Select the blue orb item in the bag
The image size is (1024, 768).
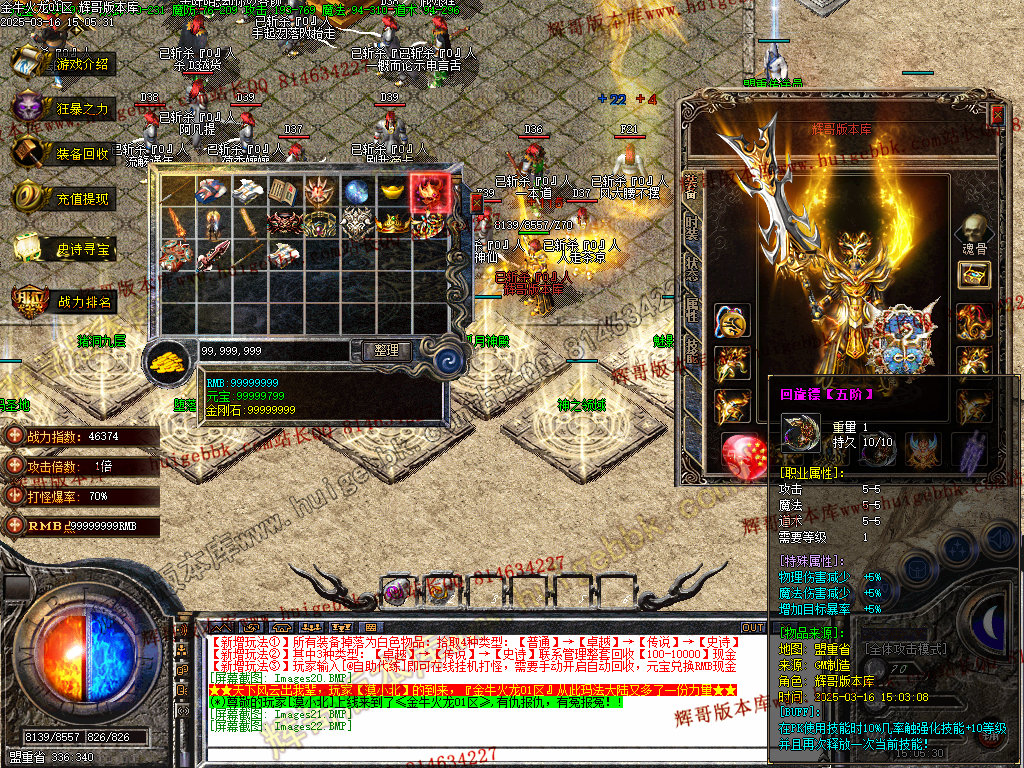(357, 192)
